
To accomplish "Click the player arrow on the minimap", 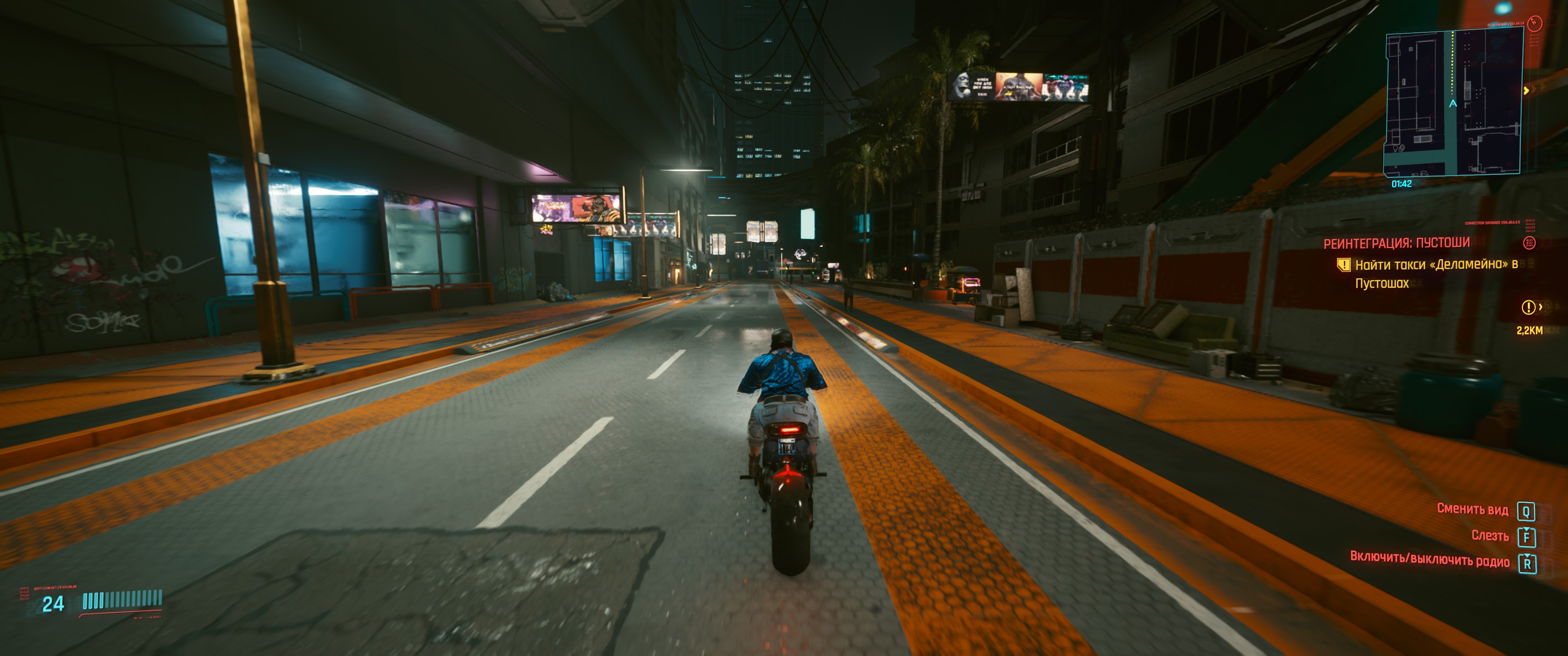I will pos(1453,104).
